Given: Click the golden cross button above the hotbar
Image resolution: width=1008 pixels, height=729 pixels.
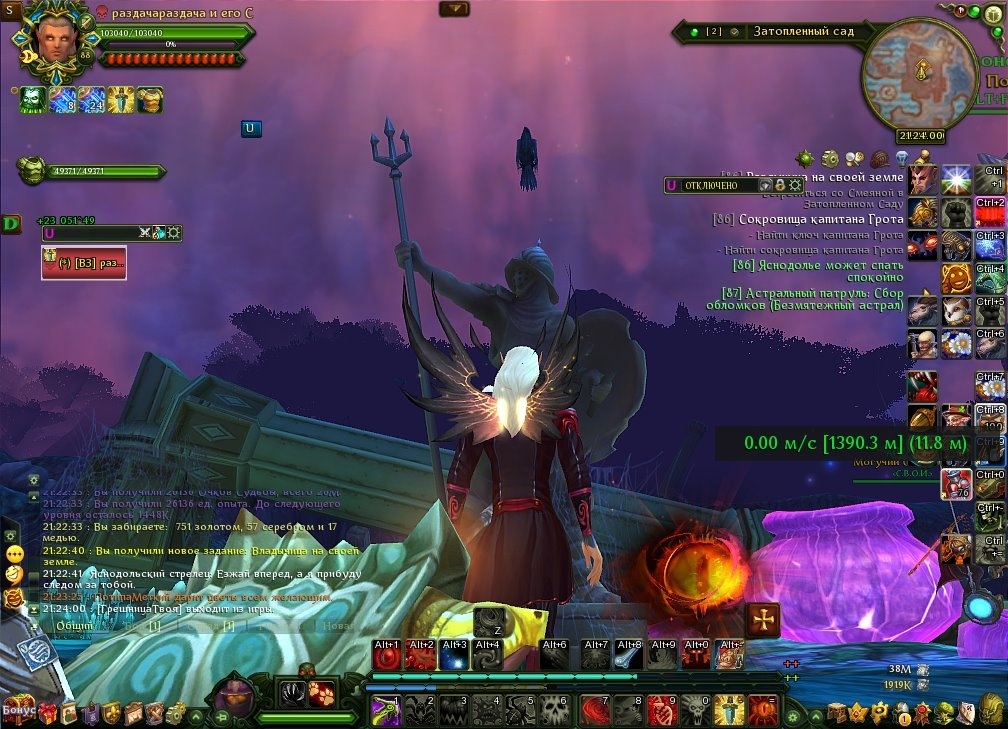Looking at the screenshot, I should click(x=764, y=620).
